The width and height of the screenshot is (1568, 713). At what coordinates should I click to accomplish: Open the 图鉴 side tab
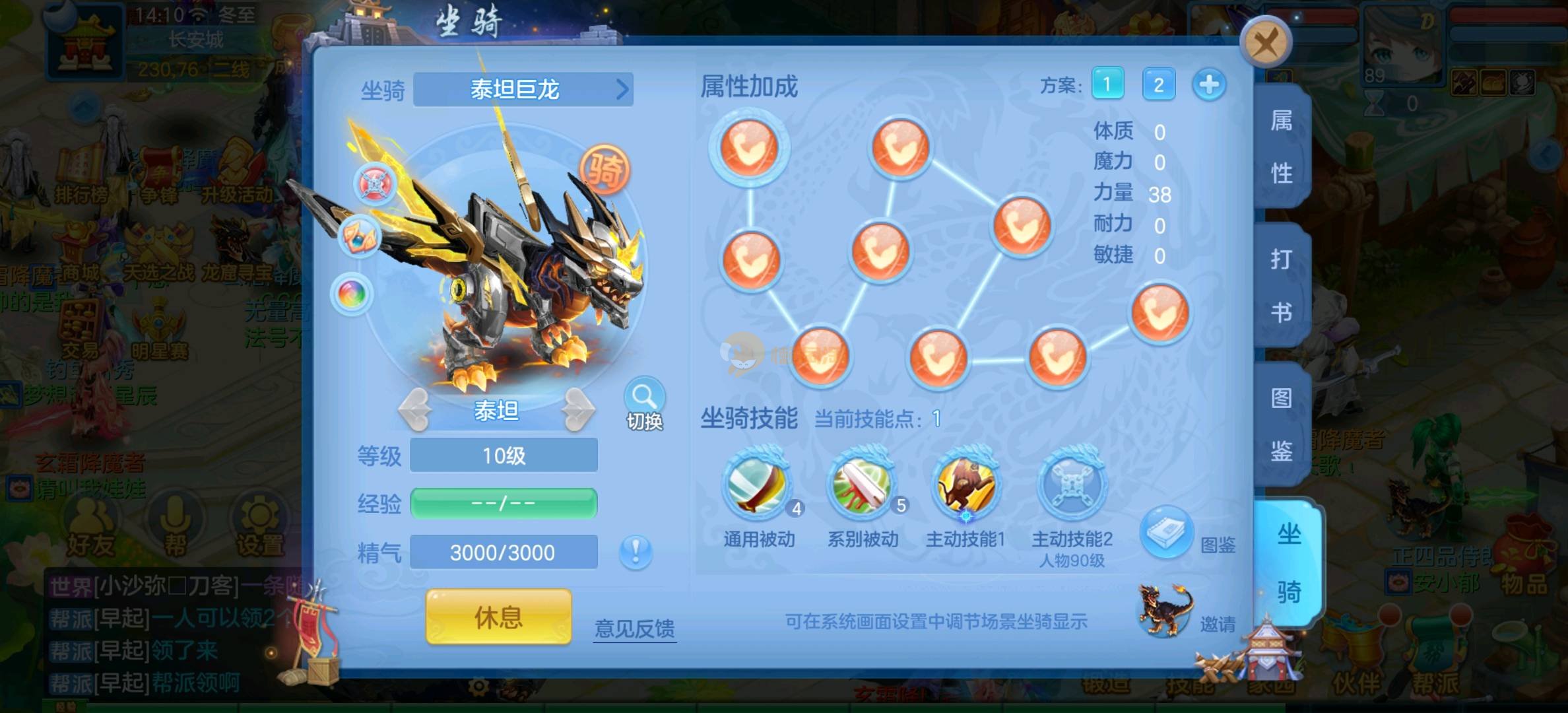[1281, 424]
